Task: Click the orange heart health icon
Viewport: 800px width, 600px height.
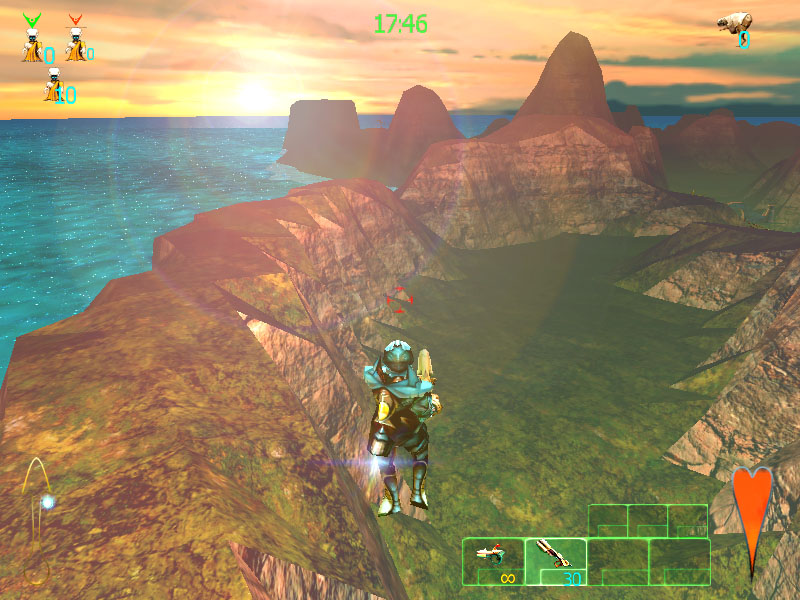Action: pos(752,512)
